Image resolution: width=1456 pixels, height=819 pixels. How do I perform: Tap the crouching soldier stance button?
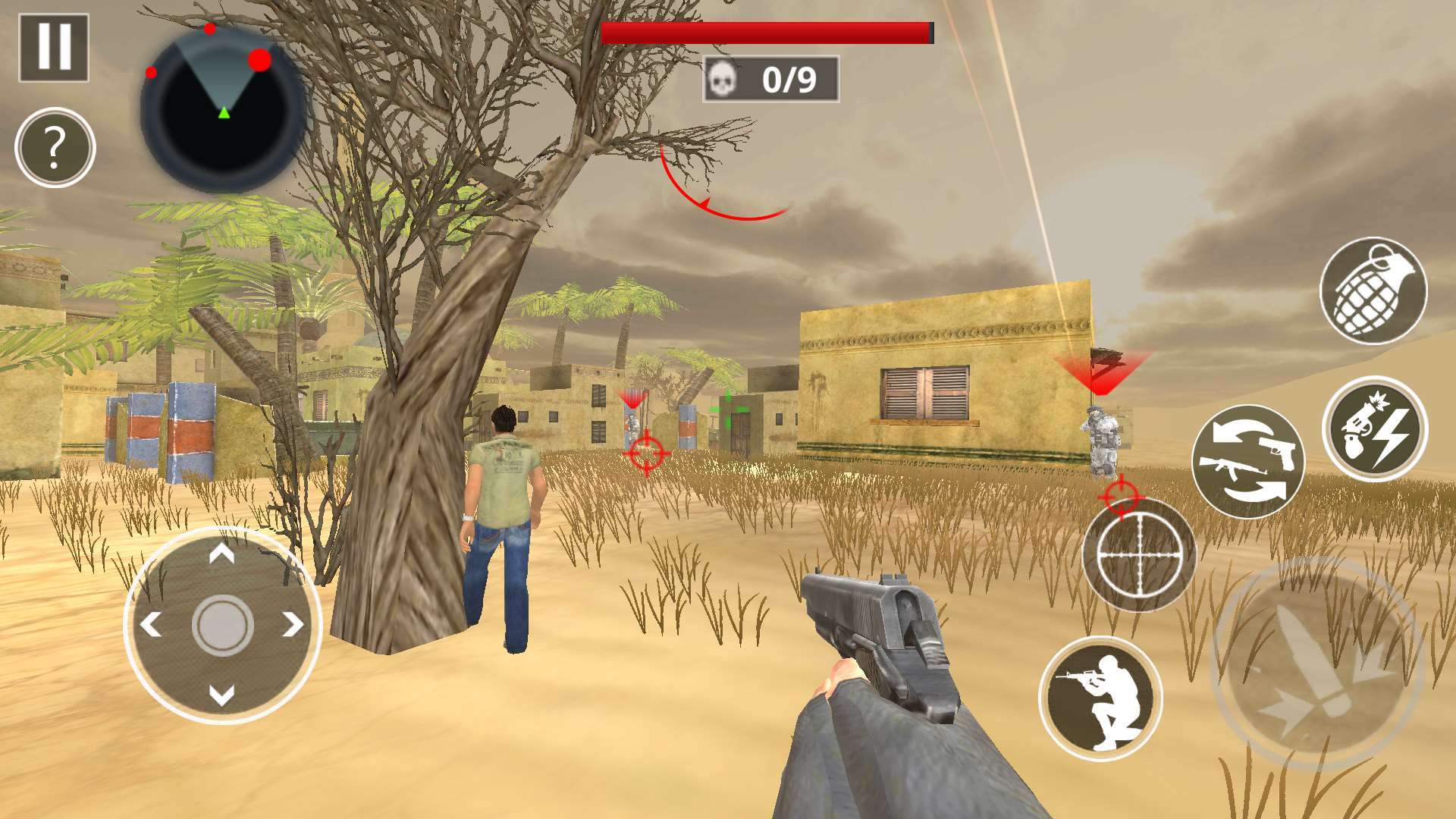pos(1100,698)
